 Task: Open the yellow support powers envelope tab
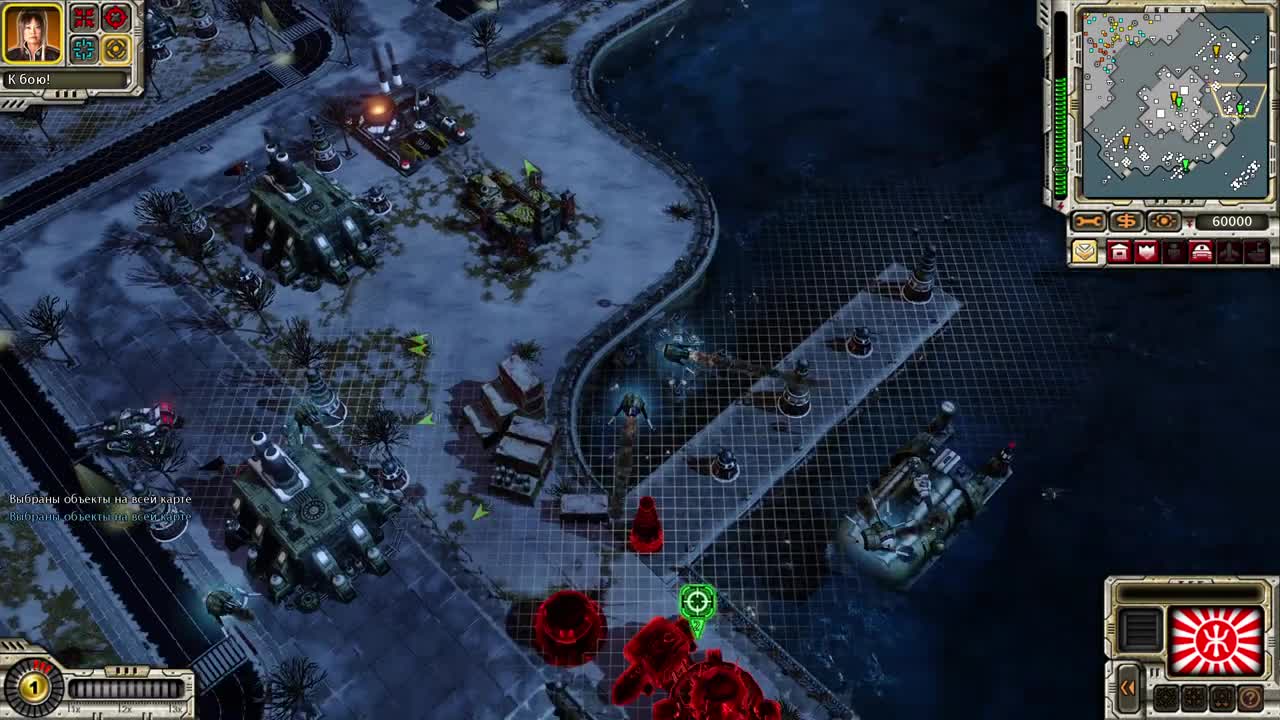pos(1085,250)
